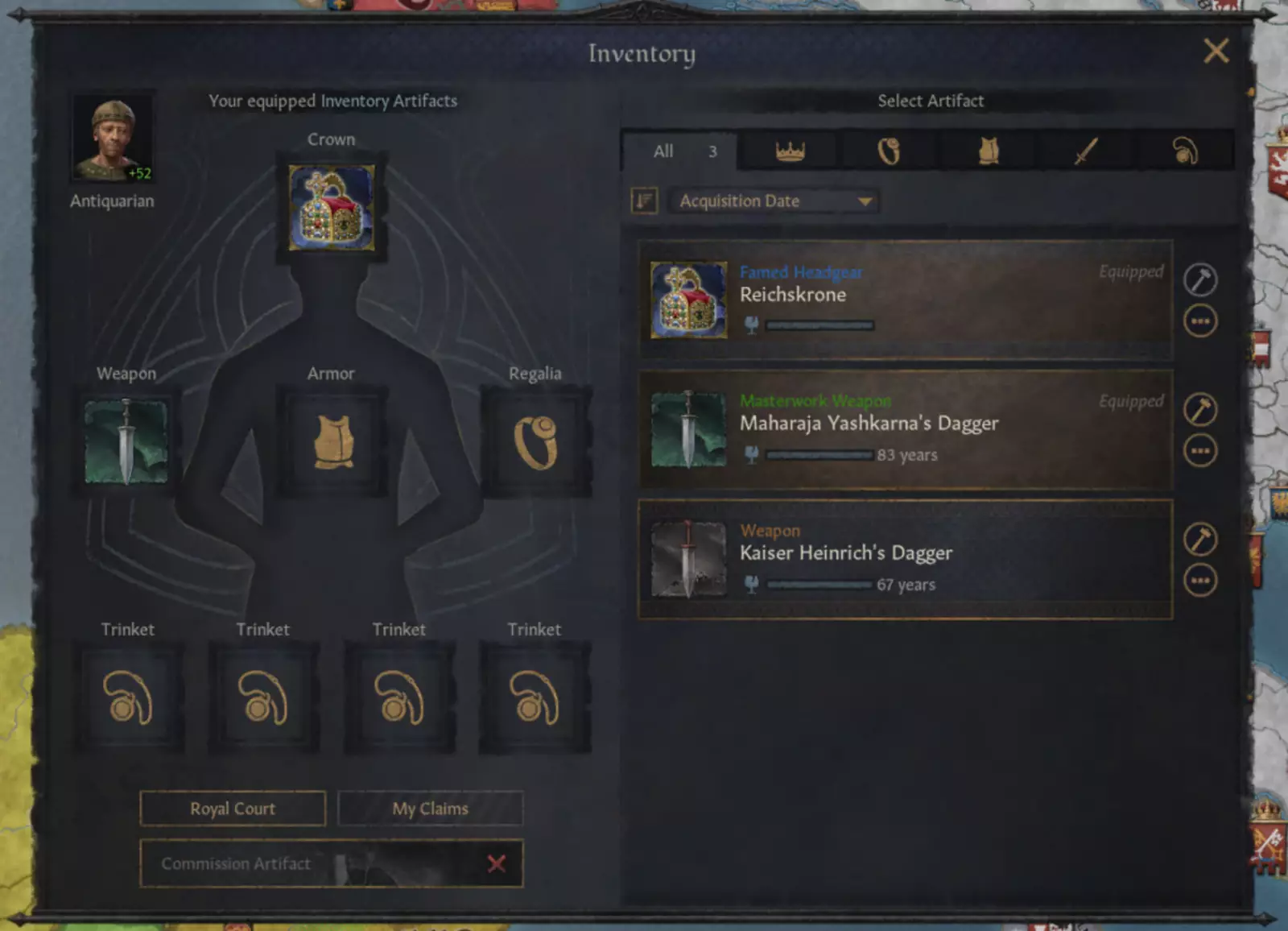Switch to the All artifacts tab
This screenshot has height=931, width=1288.
(679, 151)
